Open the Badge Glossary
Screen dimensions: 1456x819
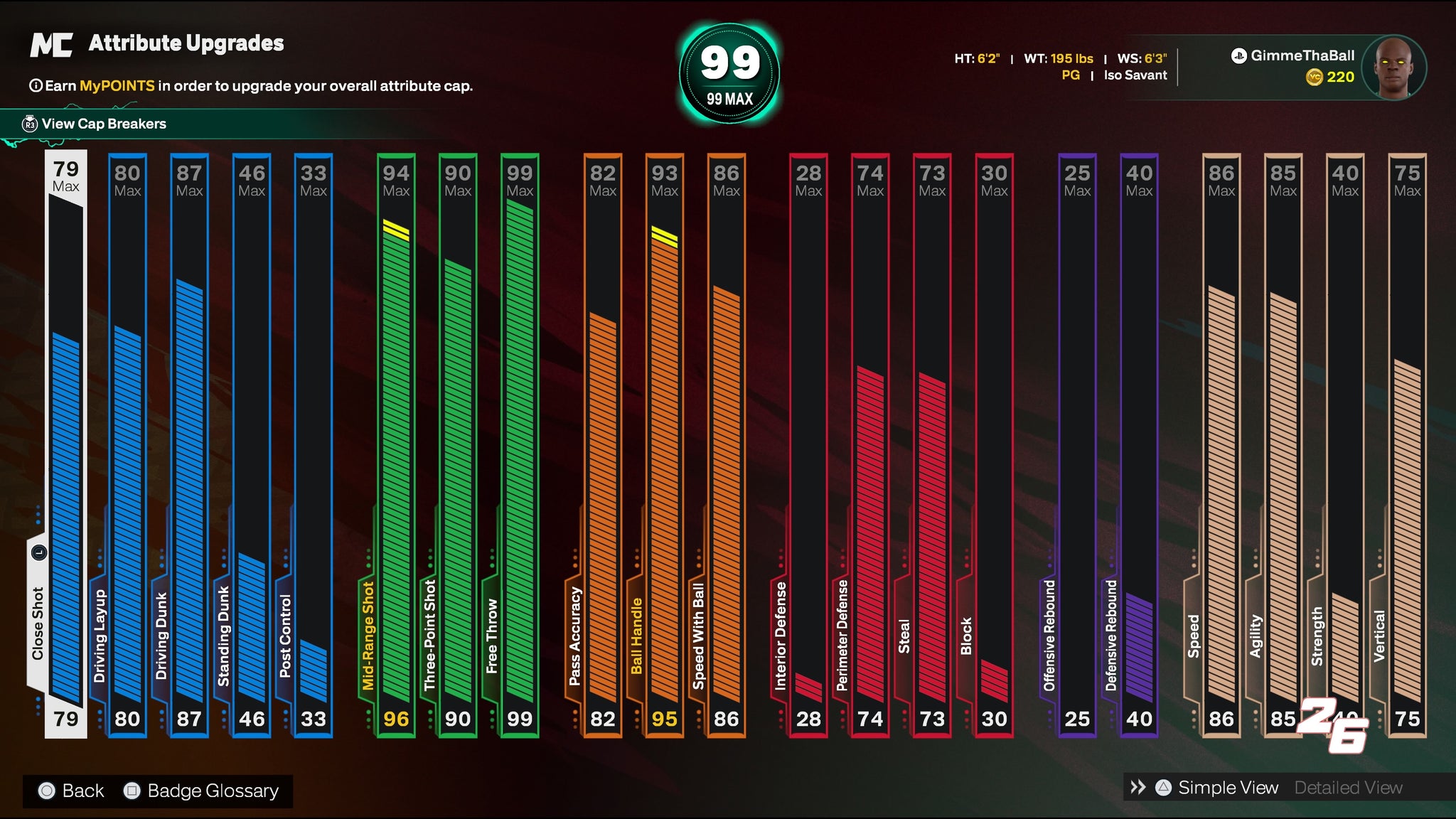(202, 791)
